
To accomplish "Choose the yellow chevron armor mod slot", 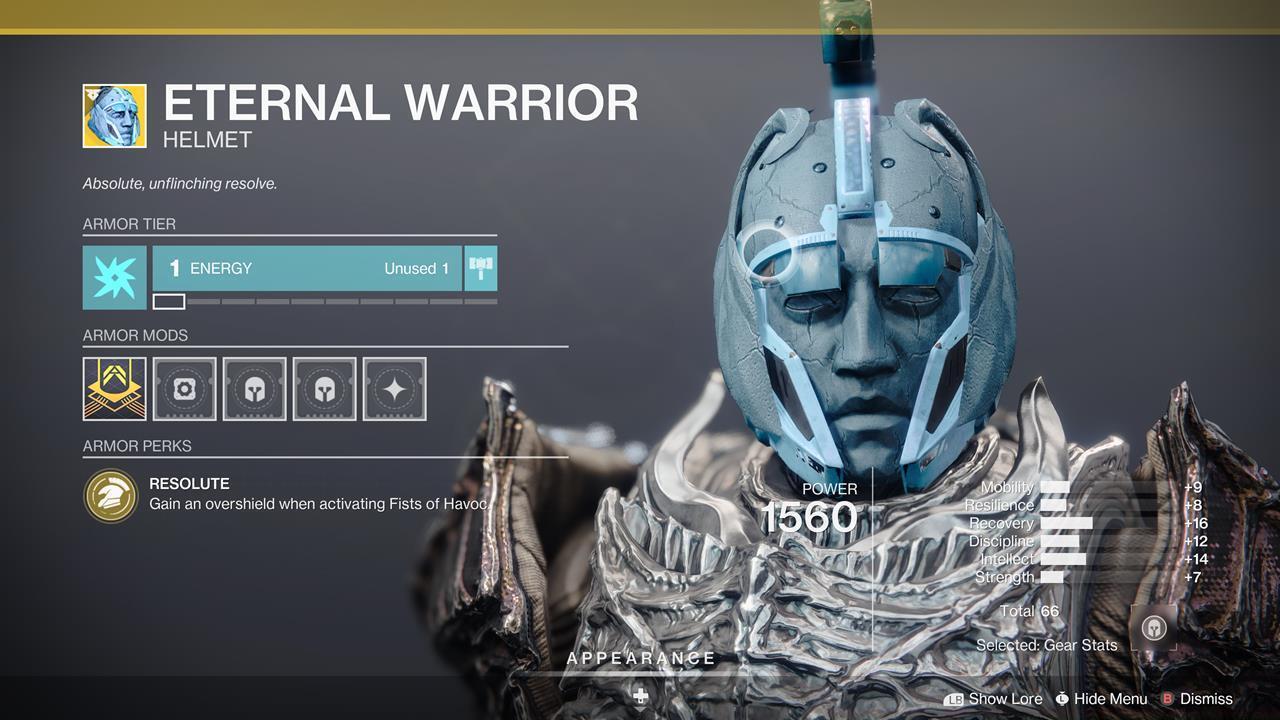I will click(x=114, y=389).
